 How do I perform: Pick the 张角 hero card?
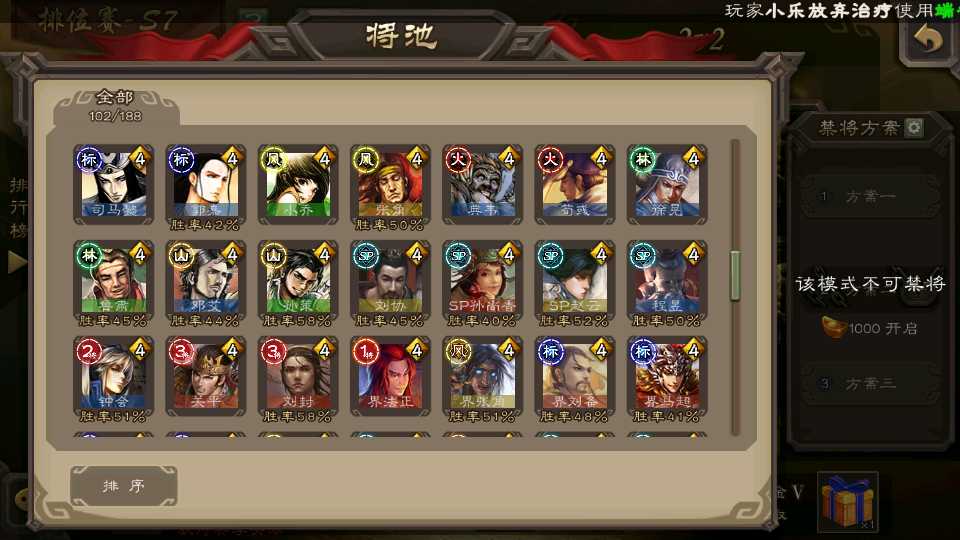pos(389,185)
